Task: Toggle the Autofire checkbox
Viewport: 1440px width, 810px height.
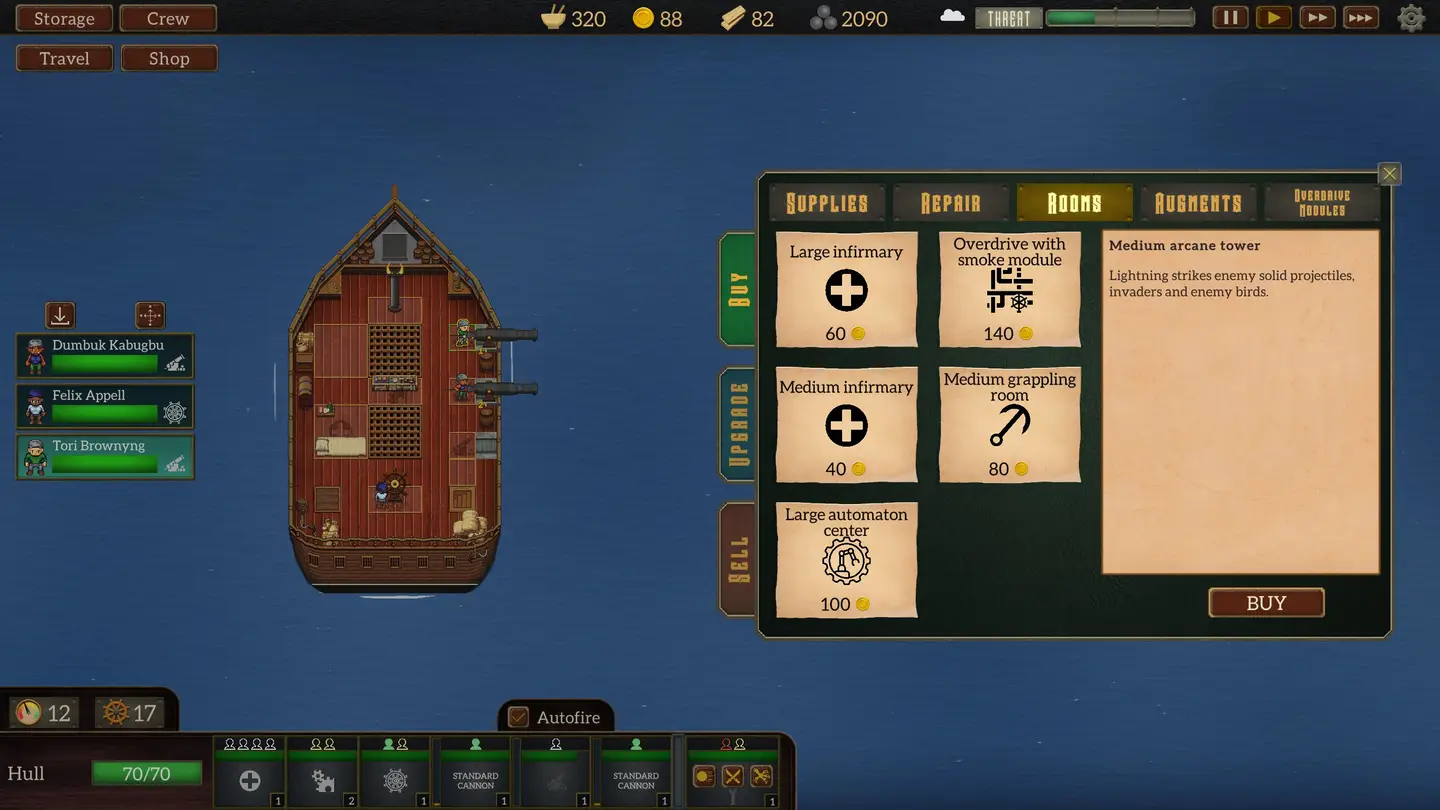Action: pyautogui.click(x=518, y=717)
